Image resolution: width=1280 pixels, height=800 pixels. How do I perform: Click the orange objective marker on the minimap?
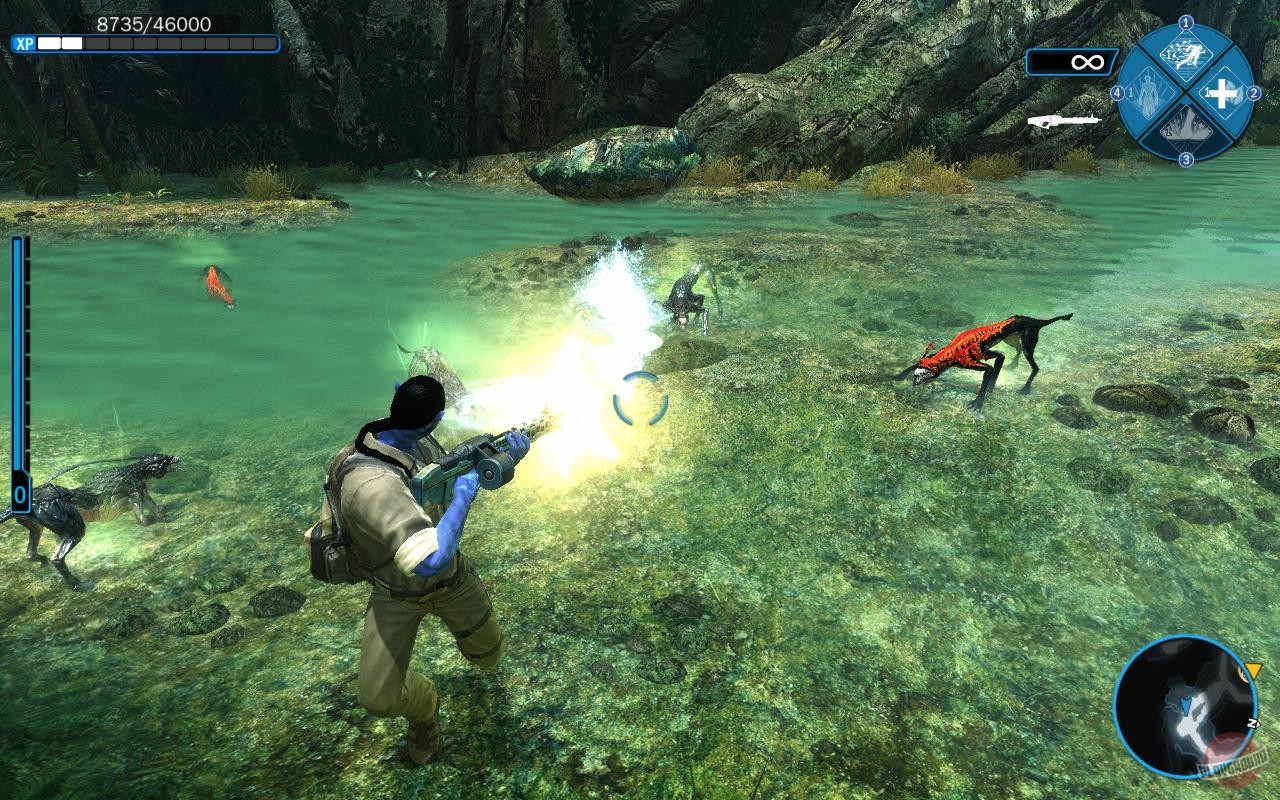coord(1251,671)
